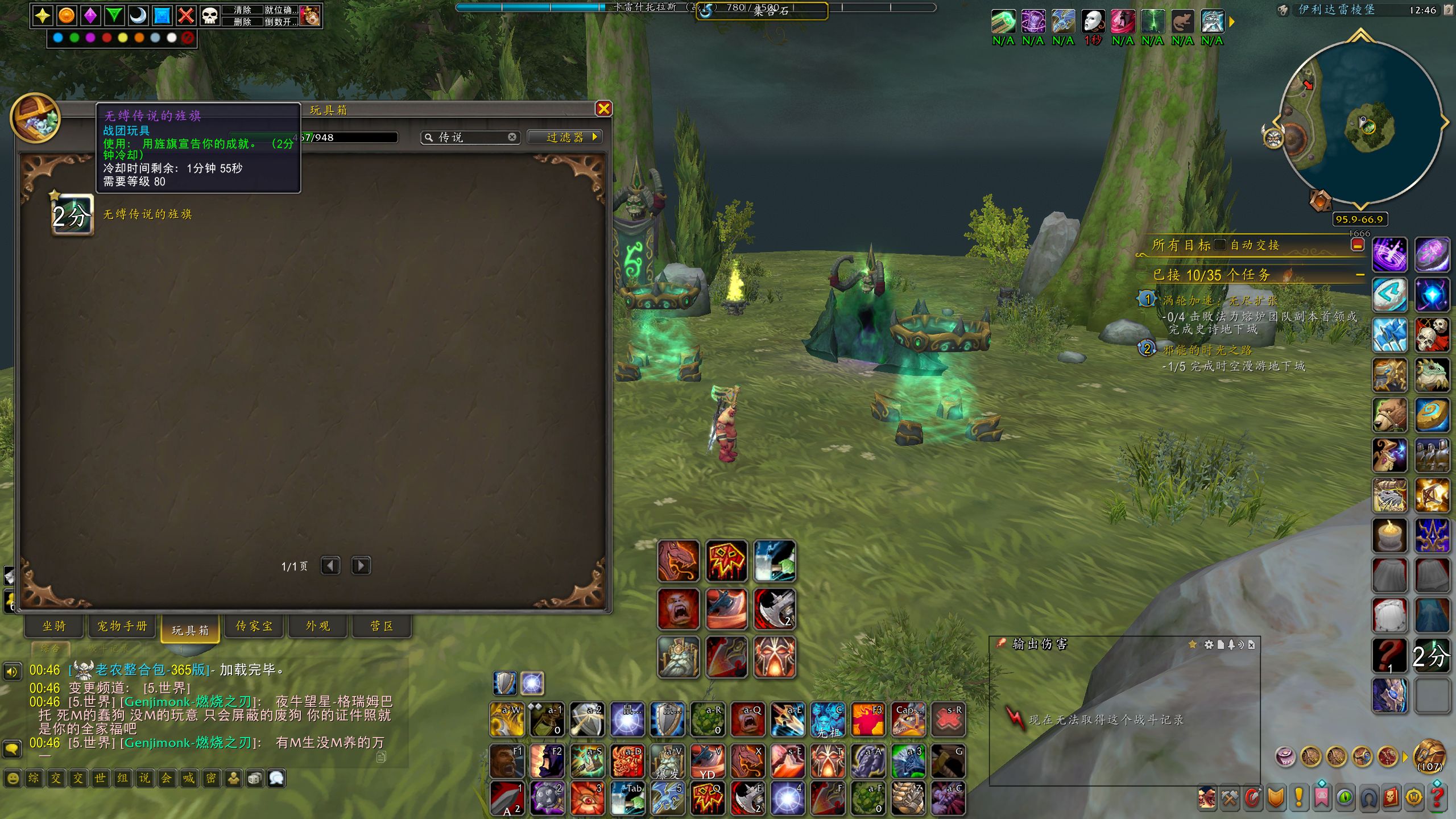
Task: Switch to the 宠物手册 tab
Action: 122,626
